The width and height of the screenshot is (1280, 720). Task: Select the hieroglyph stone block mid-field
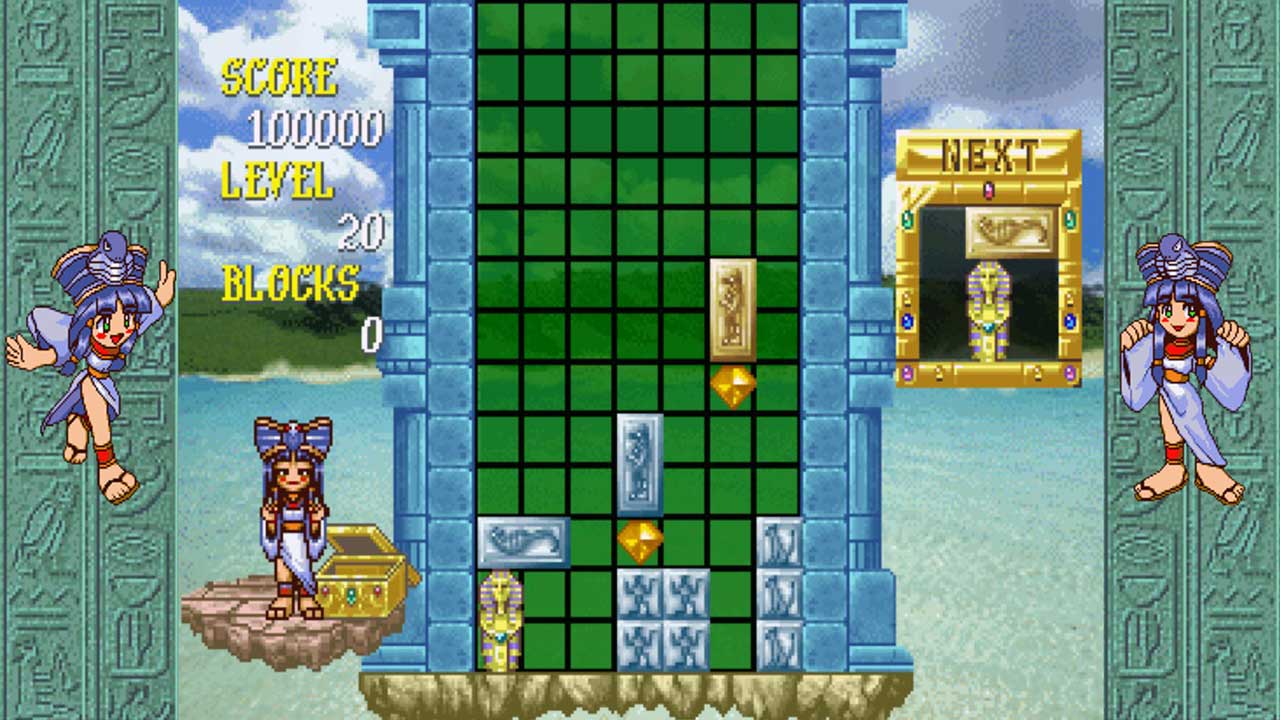pyautogui.click(x=641, y=465)
